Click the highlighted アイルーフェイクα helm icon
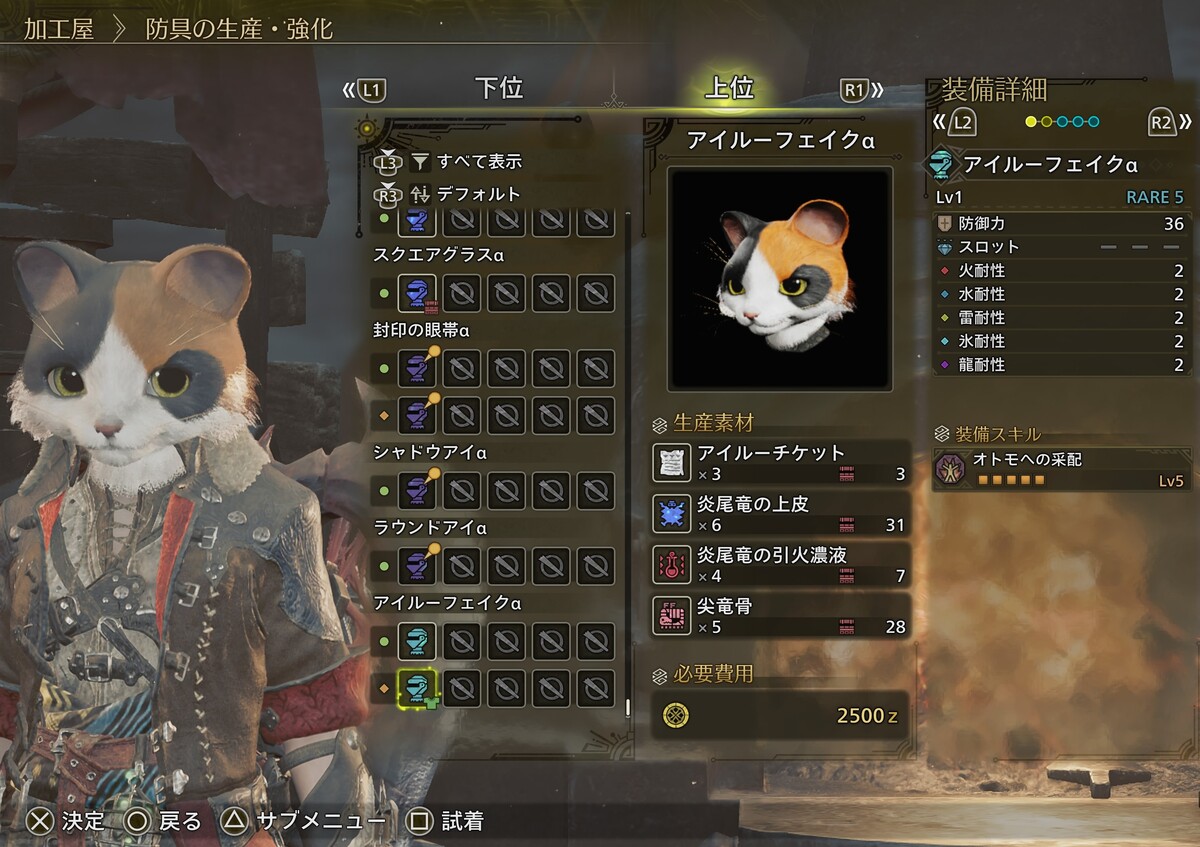Viewport: 1200px width, 847px height. [x=417, y=687]
